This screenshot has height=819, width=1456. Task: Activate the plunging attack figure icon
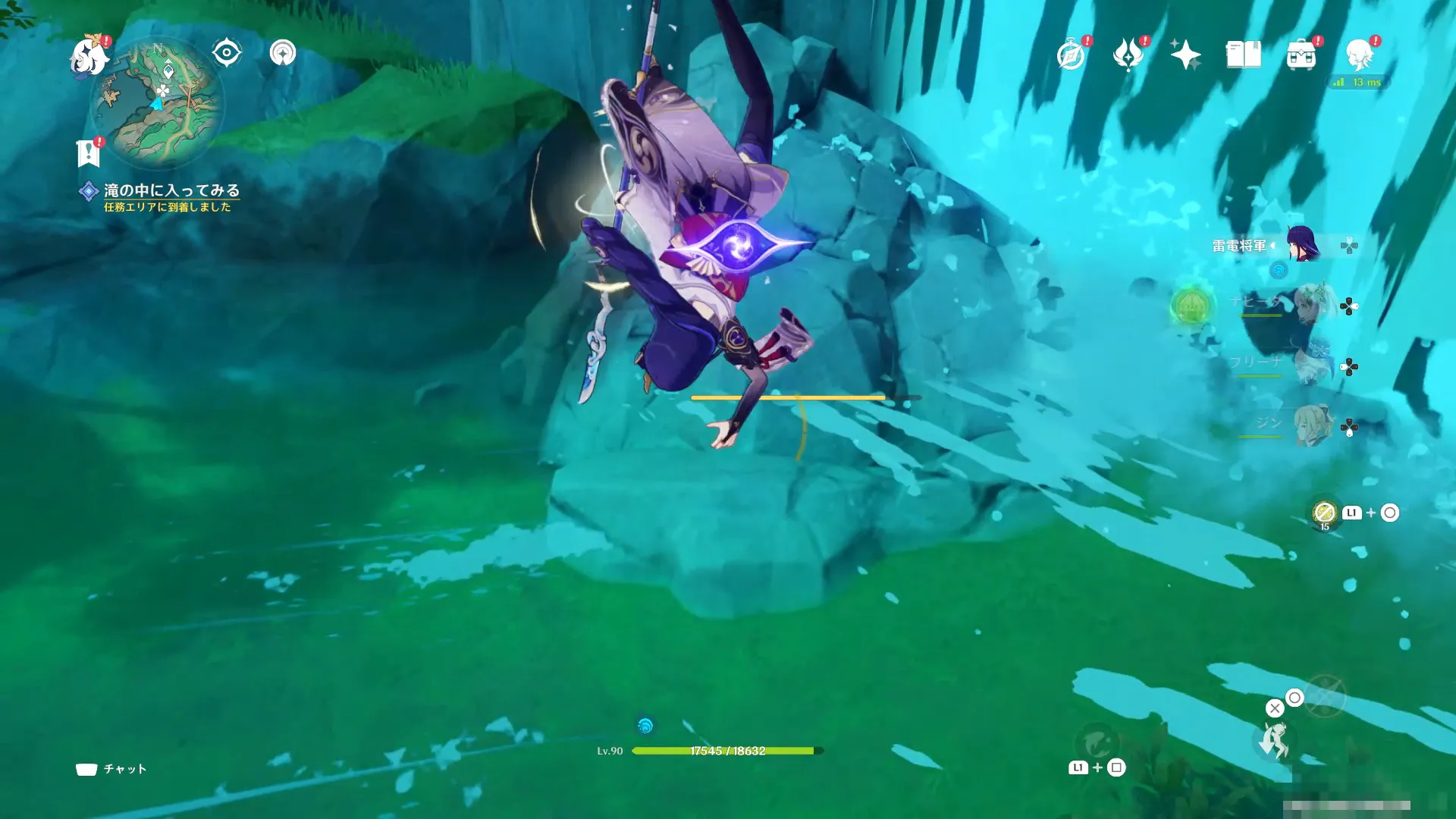coord(1274,740)
